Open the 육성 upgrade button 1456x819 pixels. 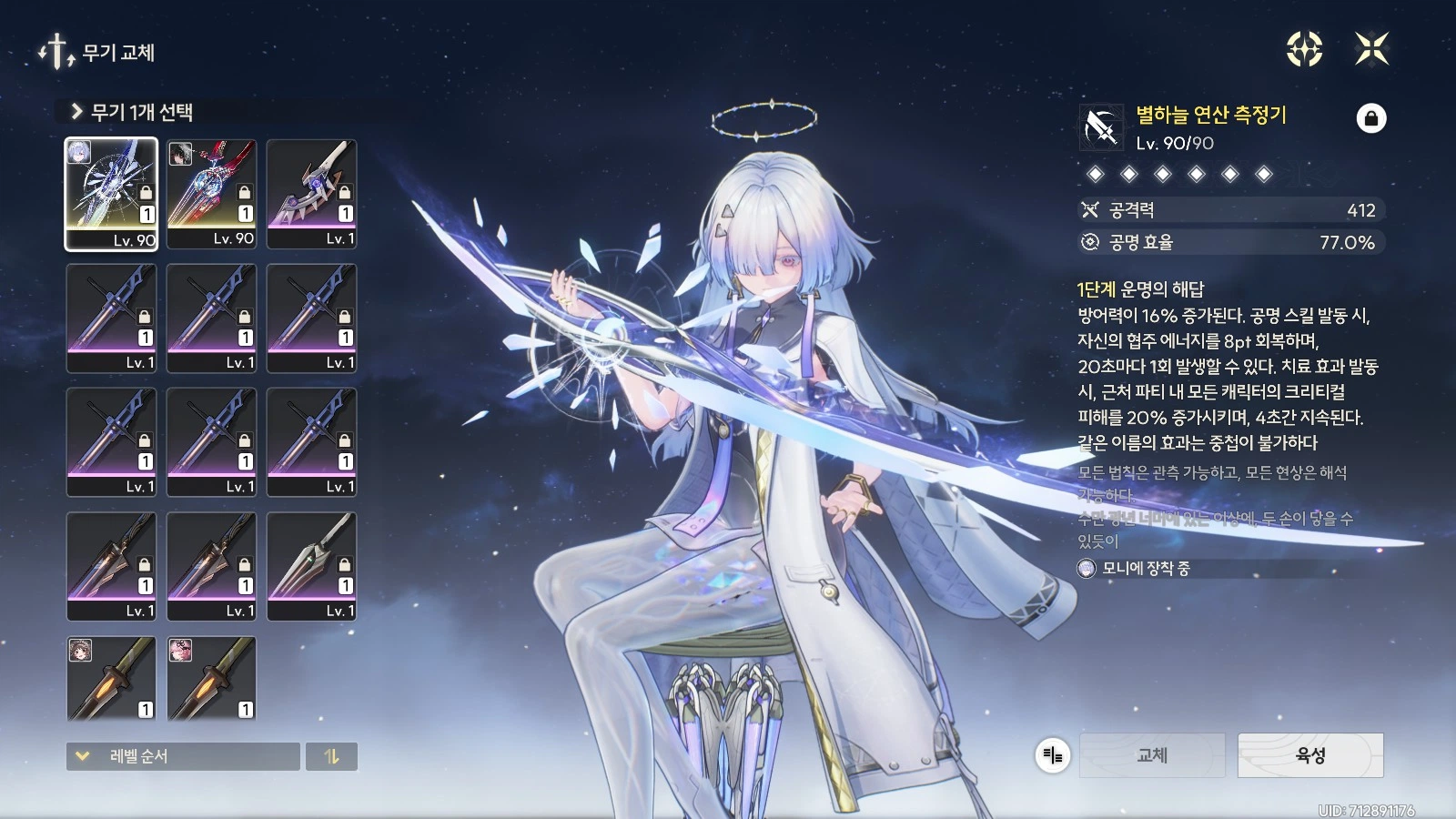[x=1310, y=755]
